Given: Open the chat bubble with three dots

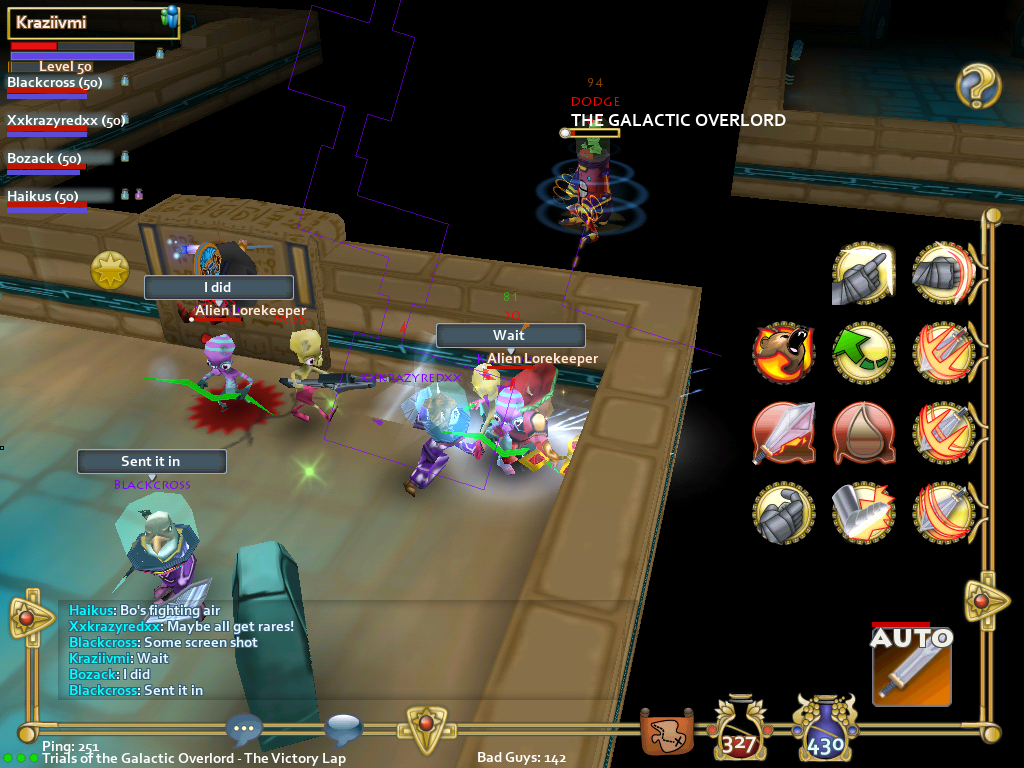Looking at the screenshot, I should click(x=244, y=729).
